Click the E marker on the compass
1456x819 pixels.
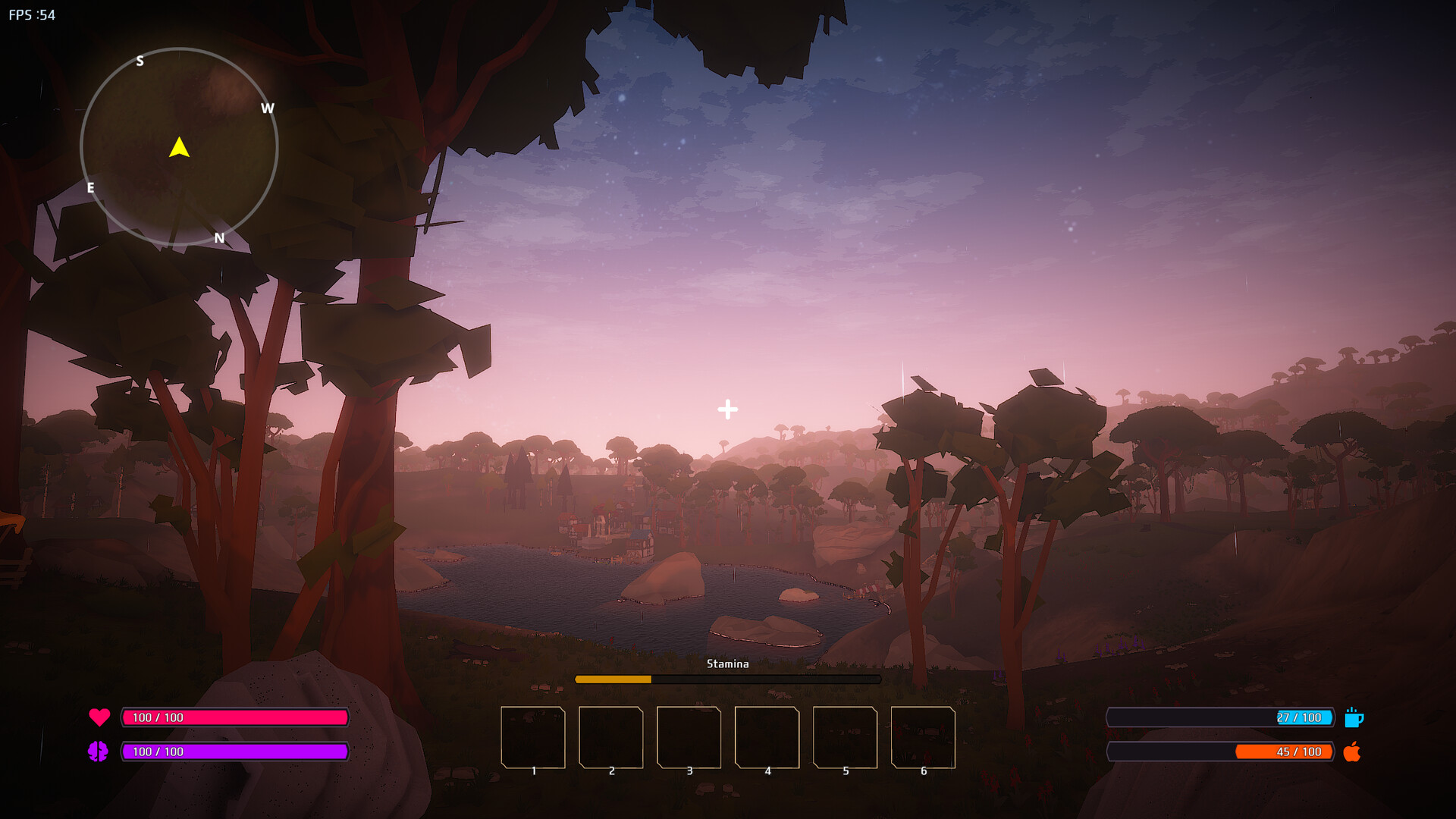(x=91, y=190)
